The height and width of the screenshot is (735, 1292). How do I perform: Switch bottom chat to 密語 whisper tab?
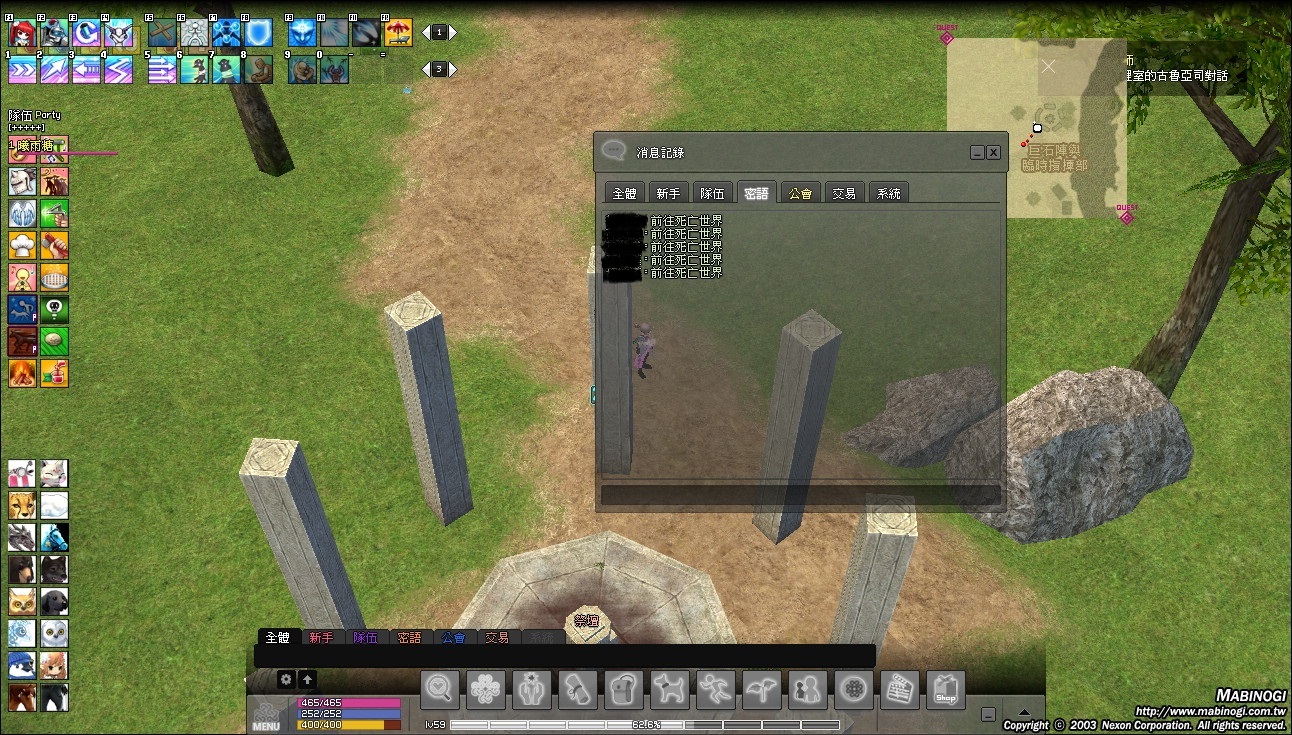[x=409, y=637]
